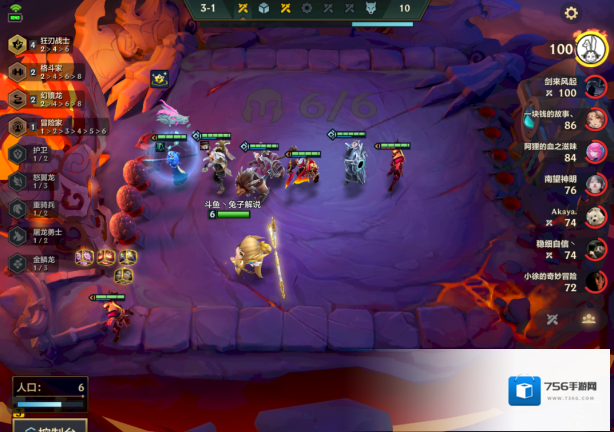The height and width of the screenshot is (432, 614).
Task: Select the 狂刃战士 trait entry
Action: click(x=42, y=45)
